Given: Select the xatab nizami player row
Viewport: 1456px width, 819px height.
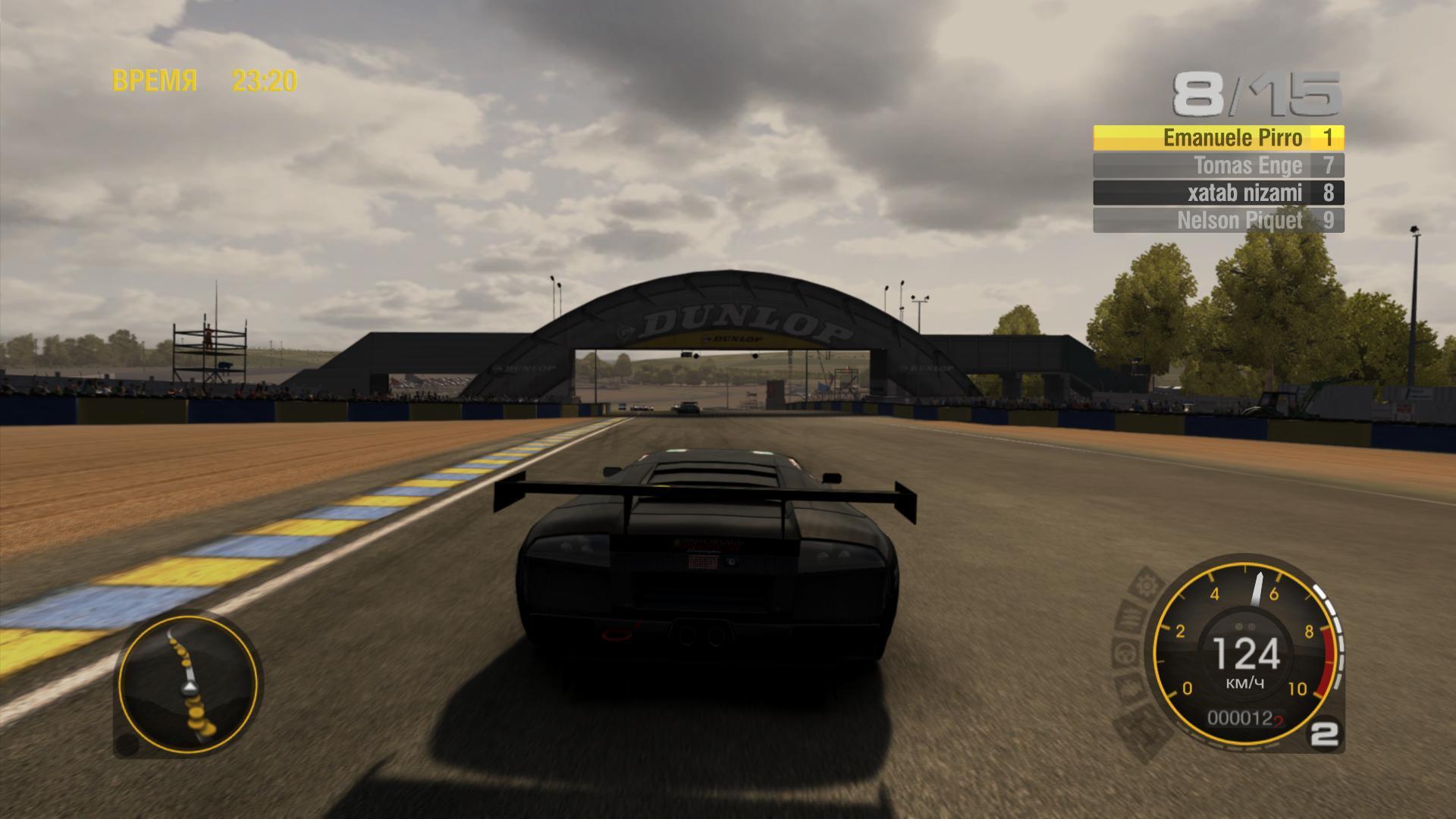Looking at the screenshot, I should click(x=1218, y=193).
